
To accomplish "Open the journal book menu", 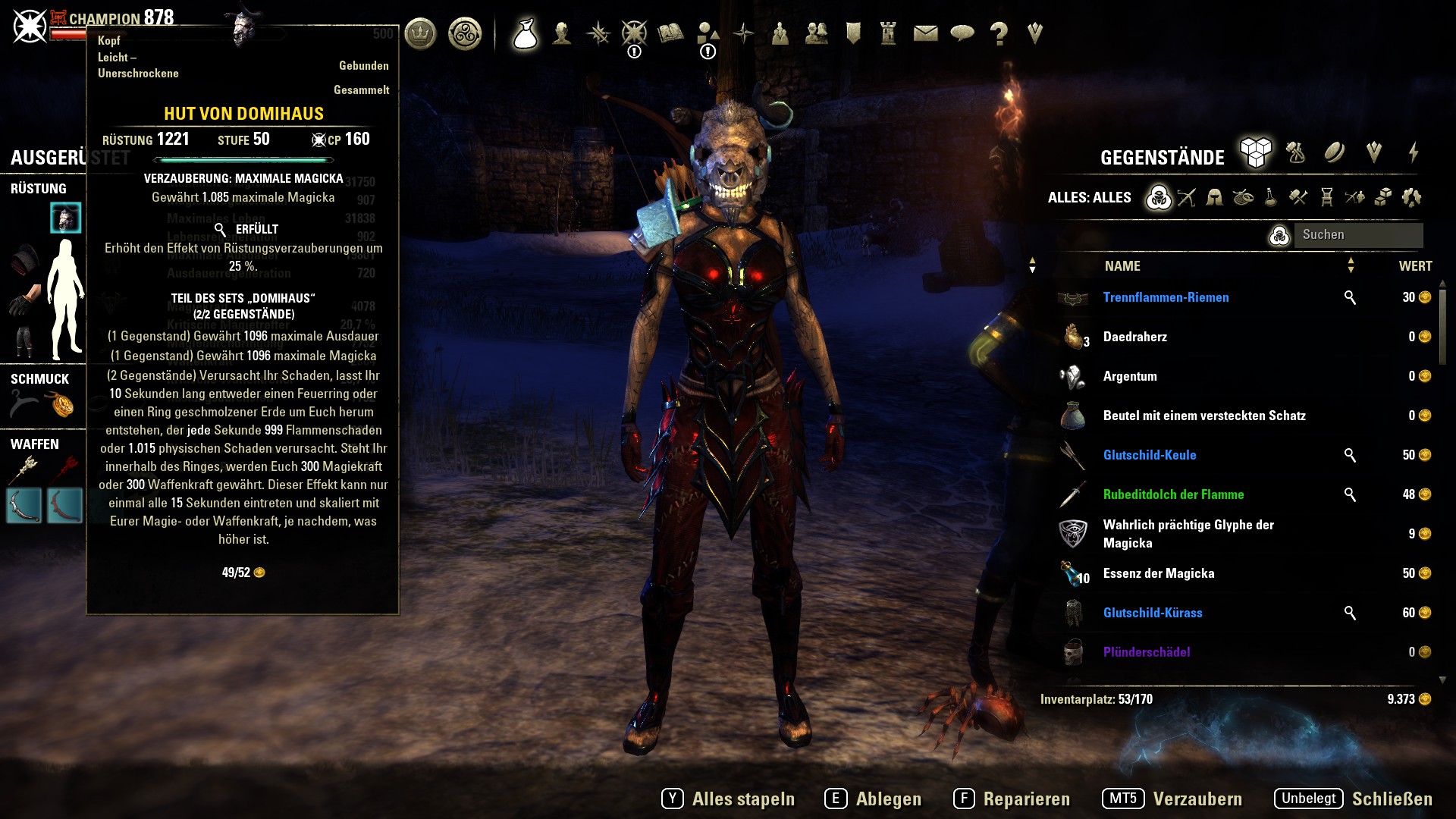I will click(x=670, y=33).
